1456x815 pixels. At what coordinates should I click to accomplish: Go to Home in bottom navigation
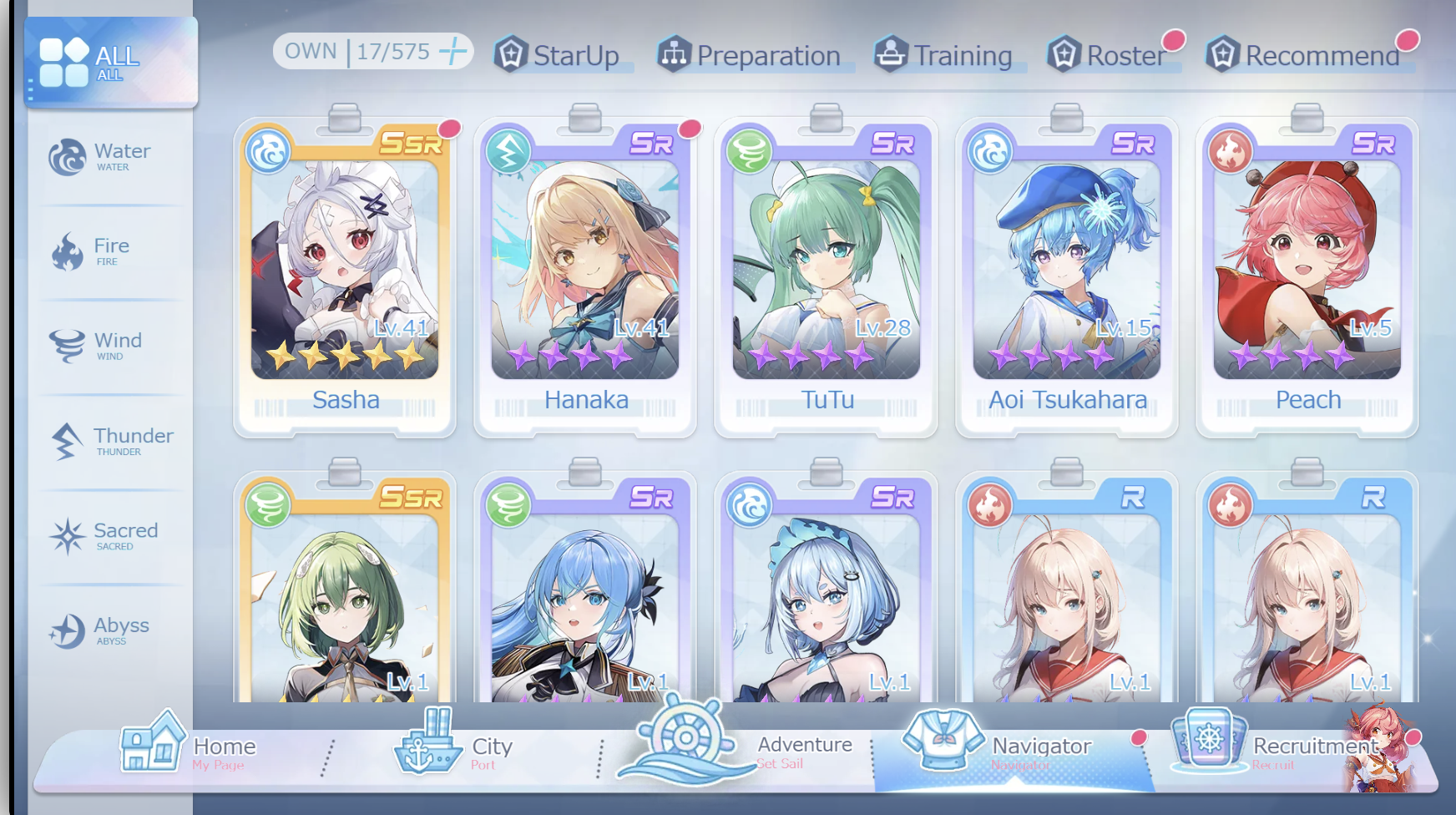click(189, 747)
